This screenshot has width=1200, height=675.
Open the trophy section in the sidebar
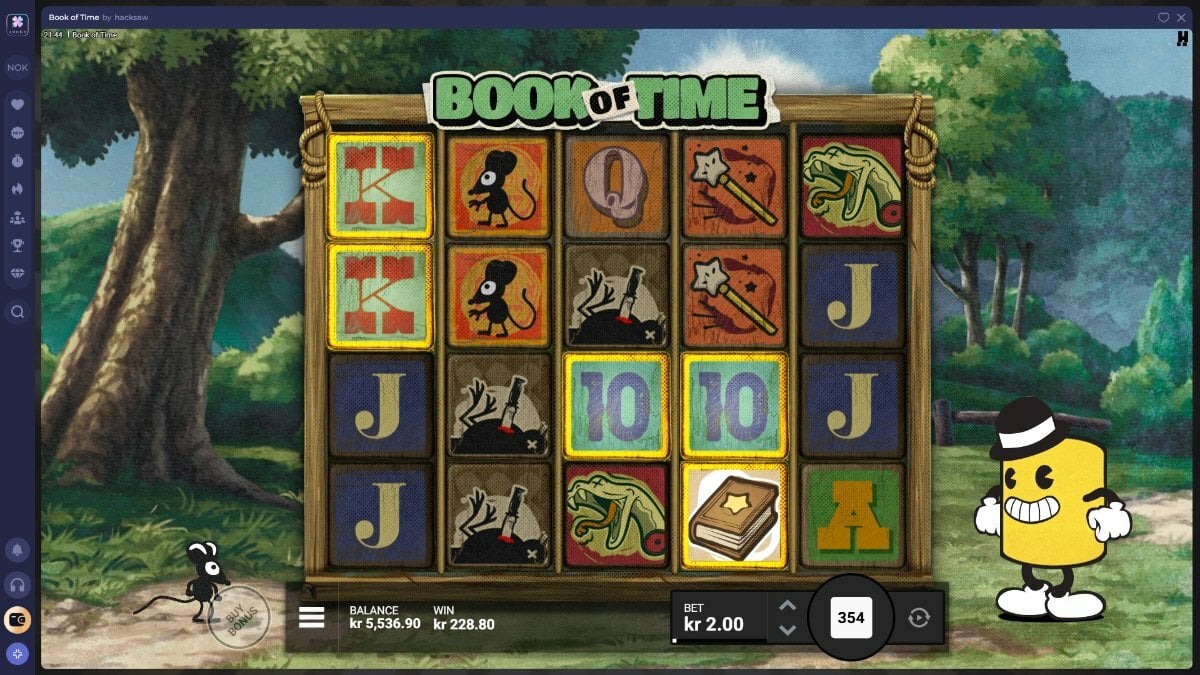(x=17, y=245)
